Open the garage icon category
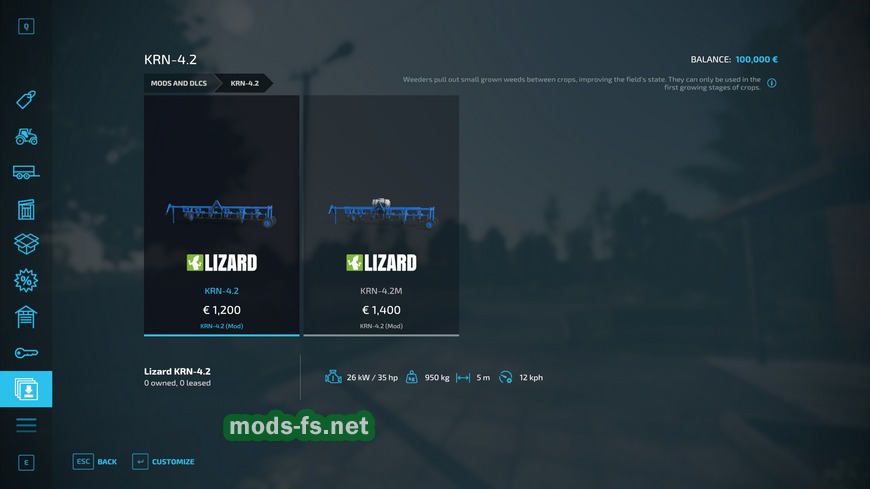 click(26, 316)
